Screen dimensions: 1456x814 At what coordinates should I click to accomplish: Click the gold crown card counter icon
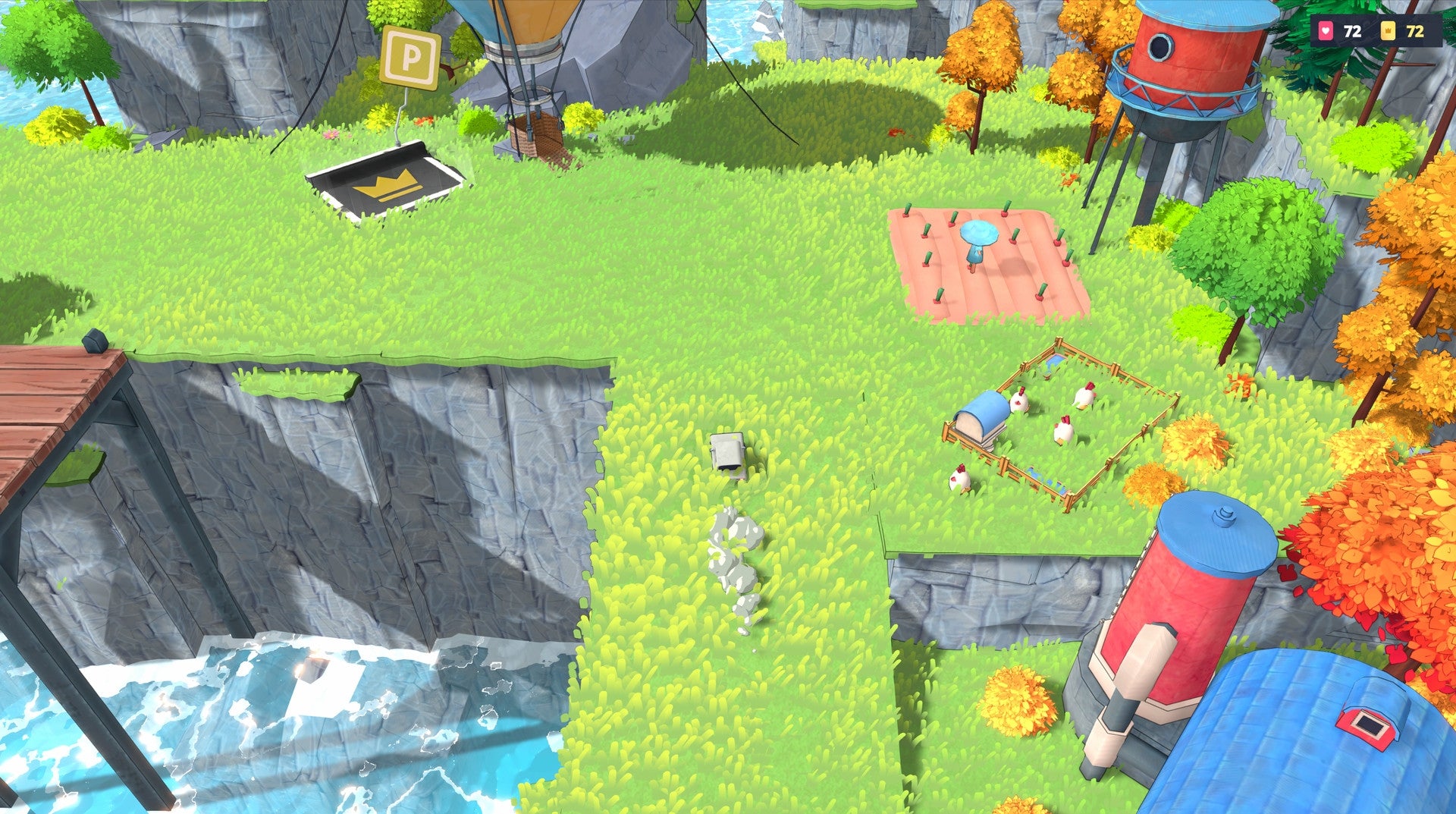1389,31
